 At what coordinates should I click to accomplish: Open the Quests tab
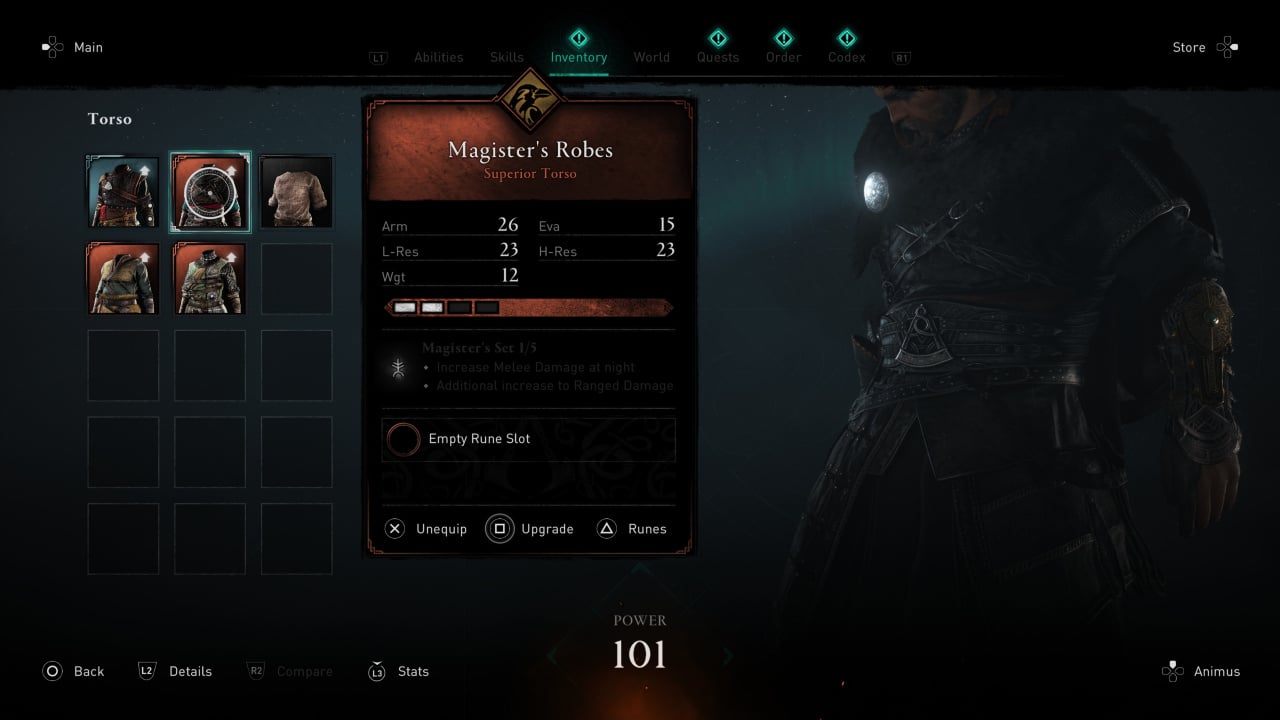coord(718,57)
